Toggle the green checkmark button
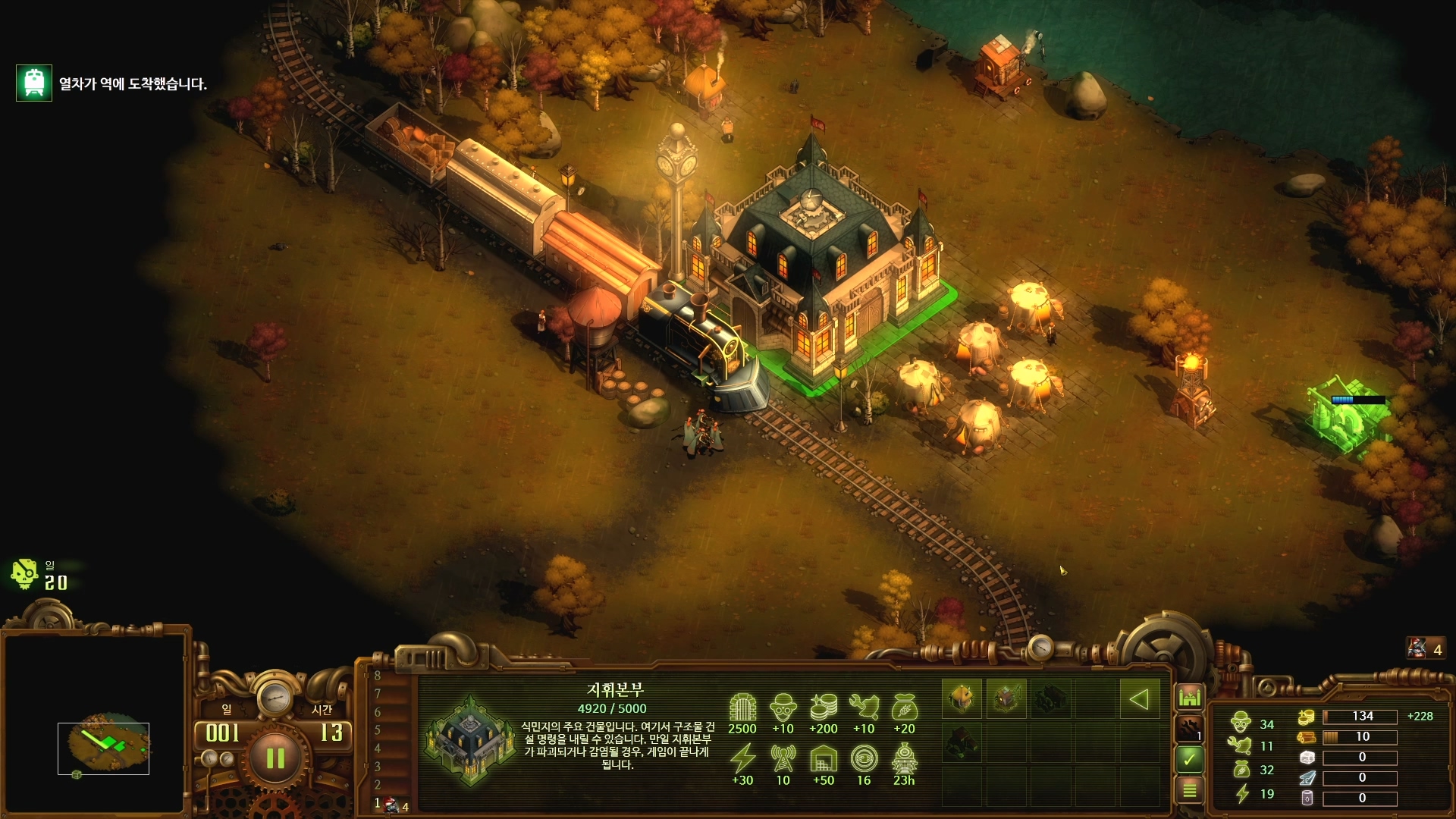Viewport: 1456px width, 819px height. [1189, 758]
